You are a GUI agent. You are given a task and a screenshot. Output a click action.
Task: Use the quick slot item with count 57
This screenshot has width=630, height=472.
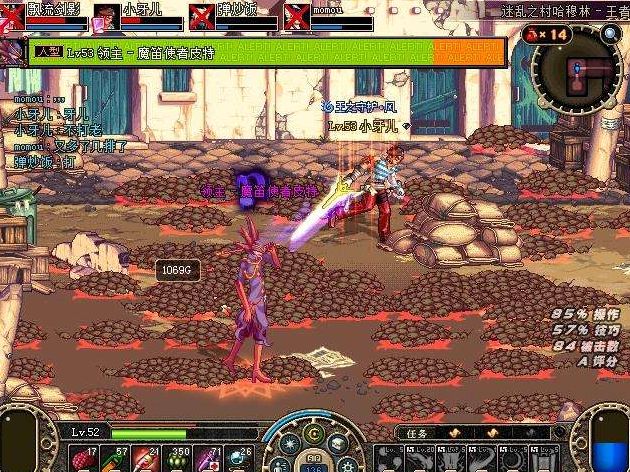pyautogui.click(x=112, y=458)
